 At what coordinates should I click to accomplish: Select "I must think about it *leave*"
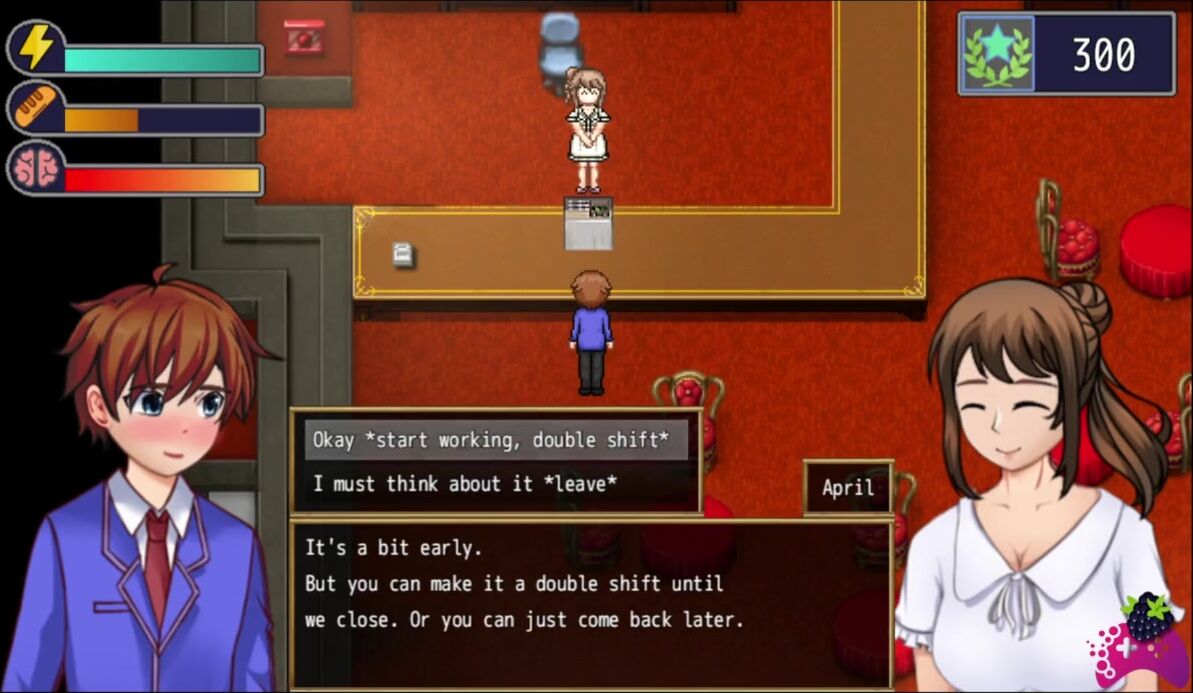click(465, 484)
